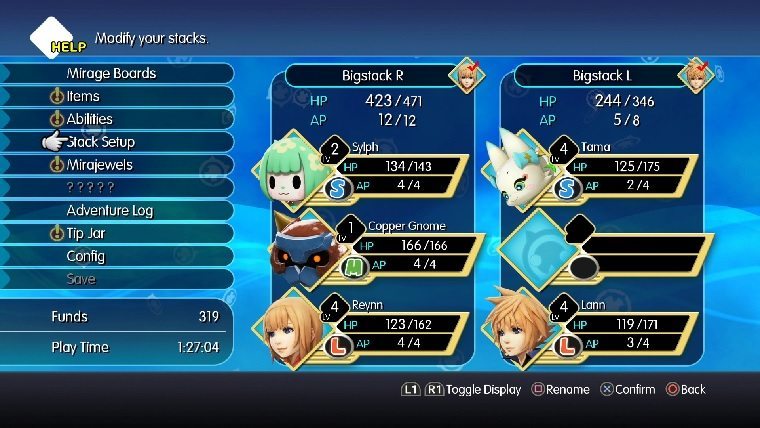760x428 pixels.
Task: Select the Tip Jar entry
Action: [86, 233]
